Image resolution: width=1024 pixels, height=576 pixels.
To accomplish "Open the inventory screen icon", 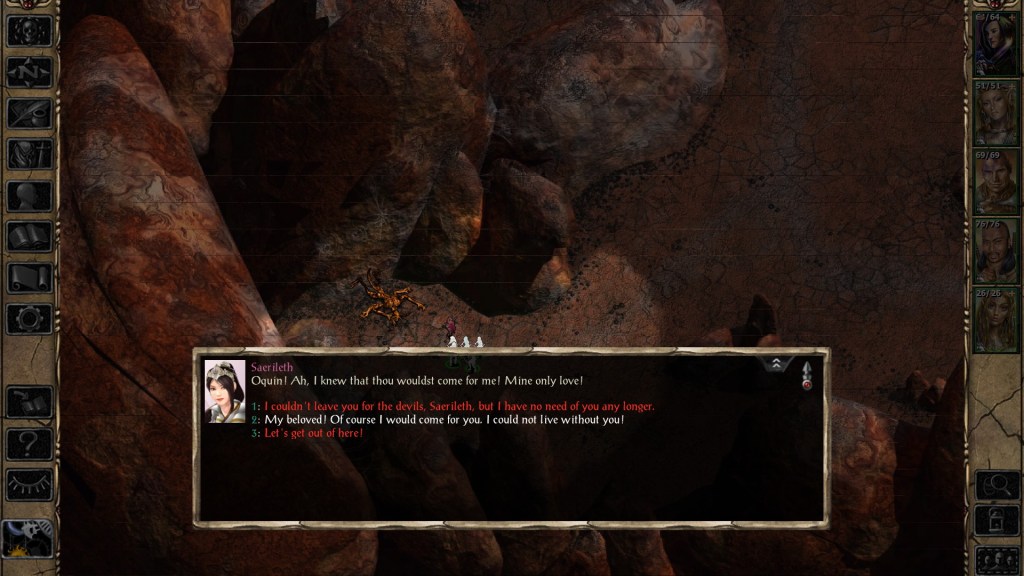I will 29,154.
